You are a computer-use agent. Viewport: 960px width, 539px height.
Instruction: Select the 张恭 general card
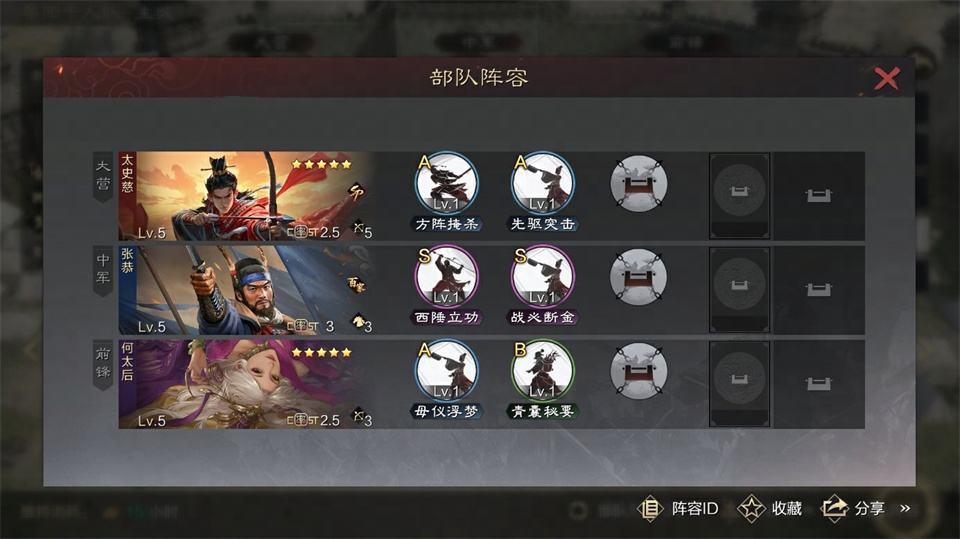coord(245,290)
